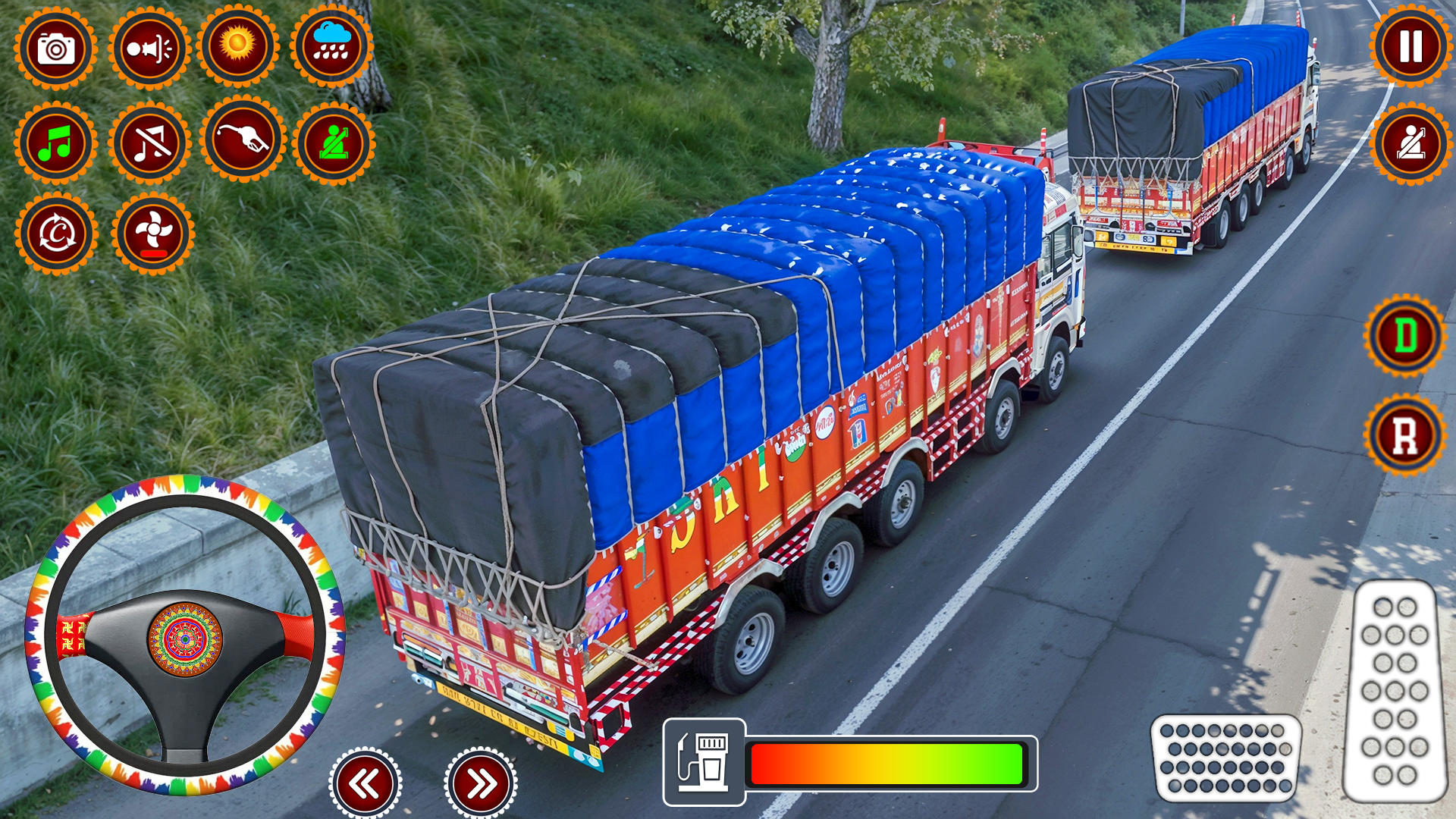
Task: Engage Reverse with the R button
Action: [1407, 432]
